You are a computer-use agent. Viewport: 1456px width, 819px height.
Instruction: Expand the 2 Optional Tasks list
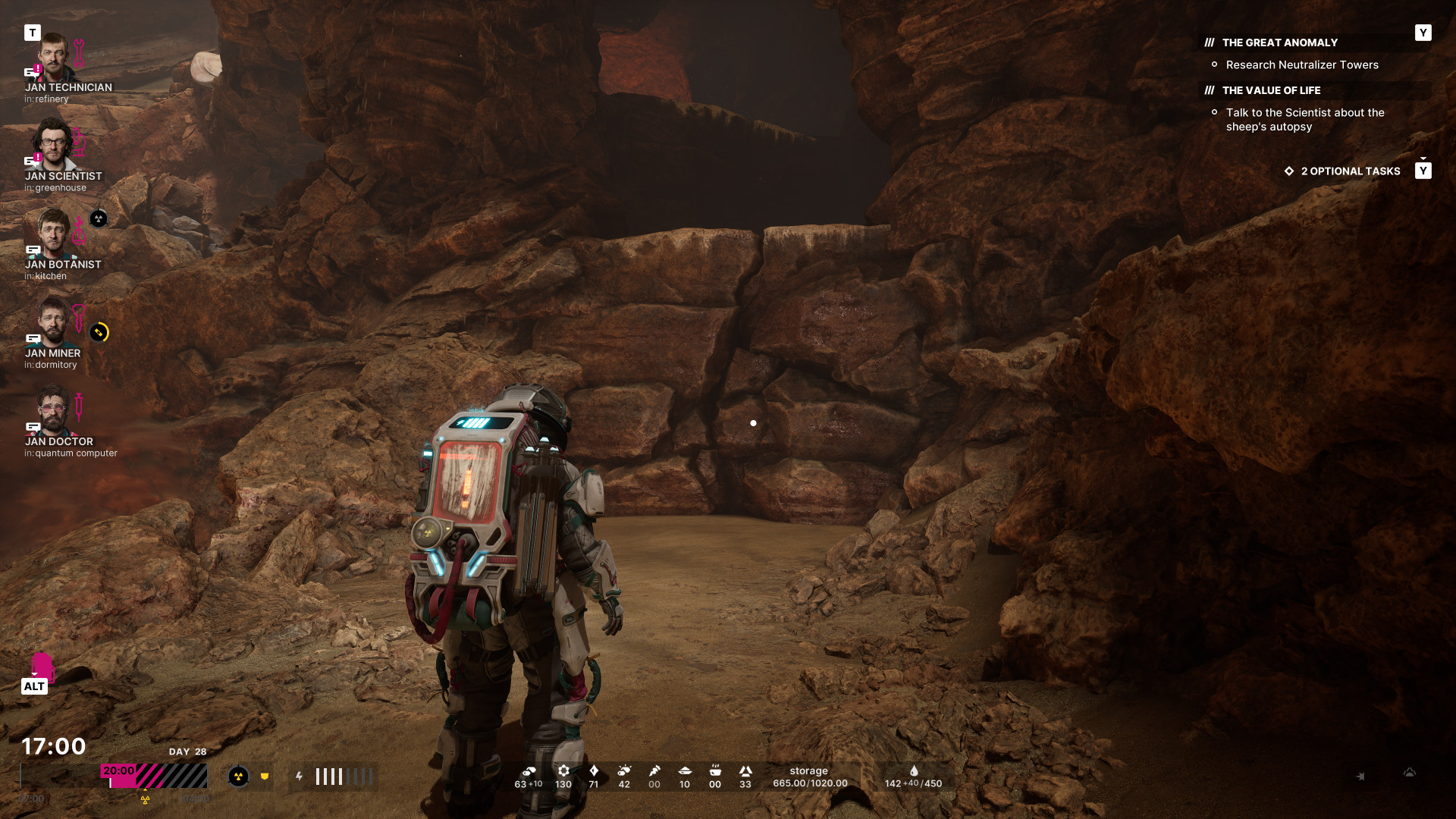point(1350,171)
